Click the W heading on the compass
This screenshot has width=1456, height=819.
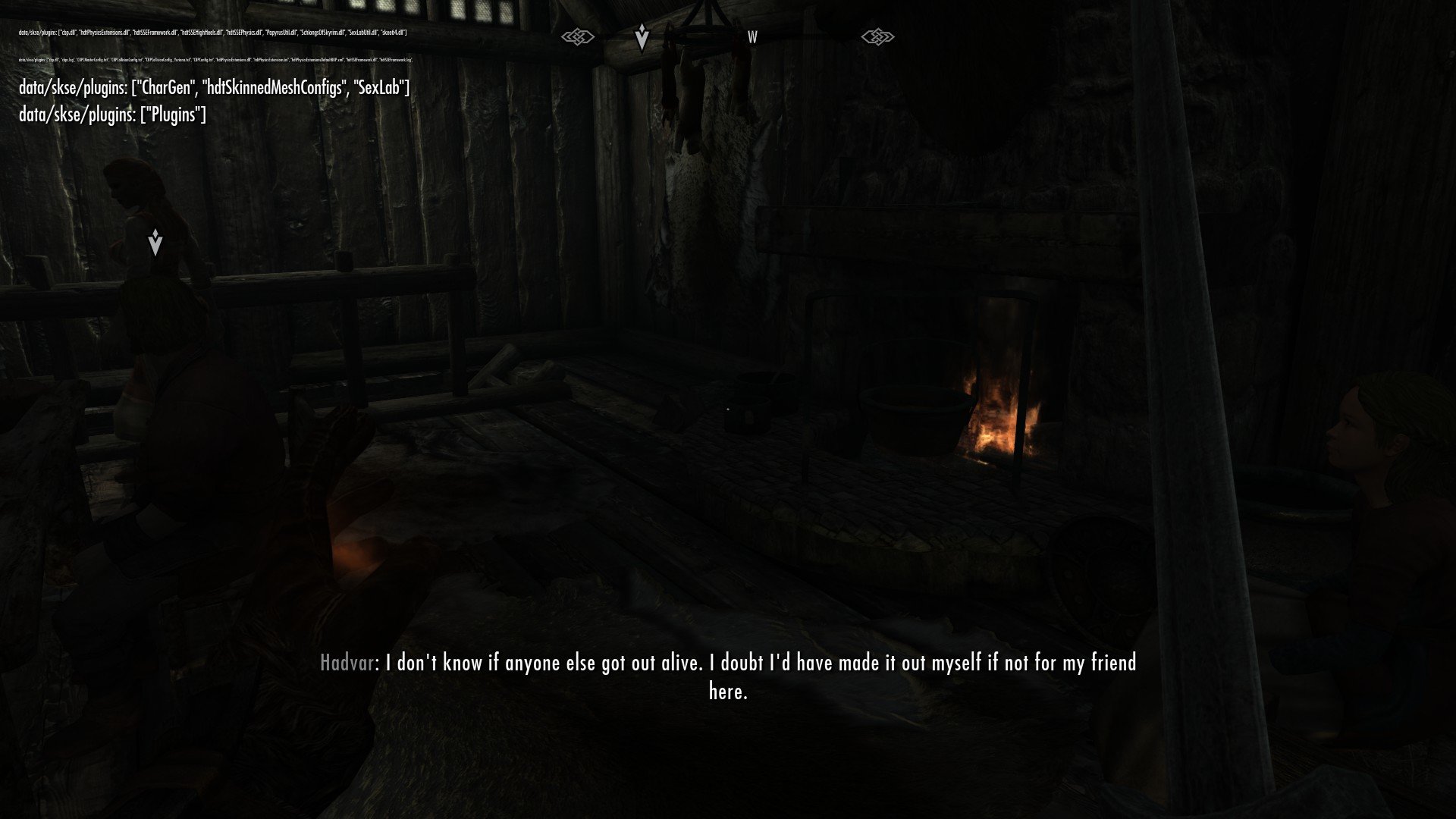tap(752, 37)
